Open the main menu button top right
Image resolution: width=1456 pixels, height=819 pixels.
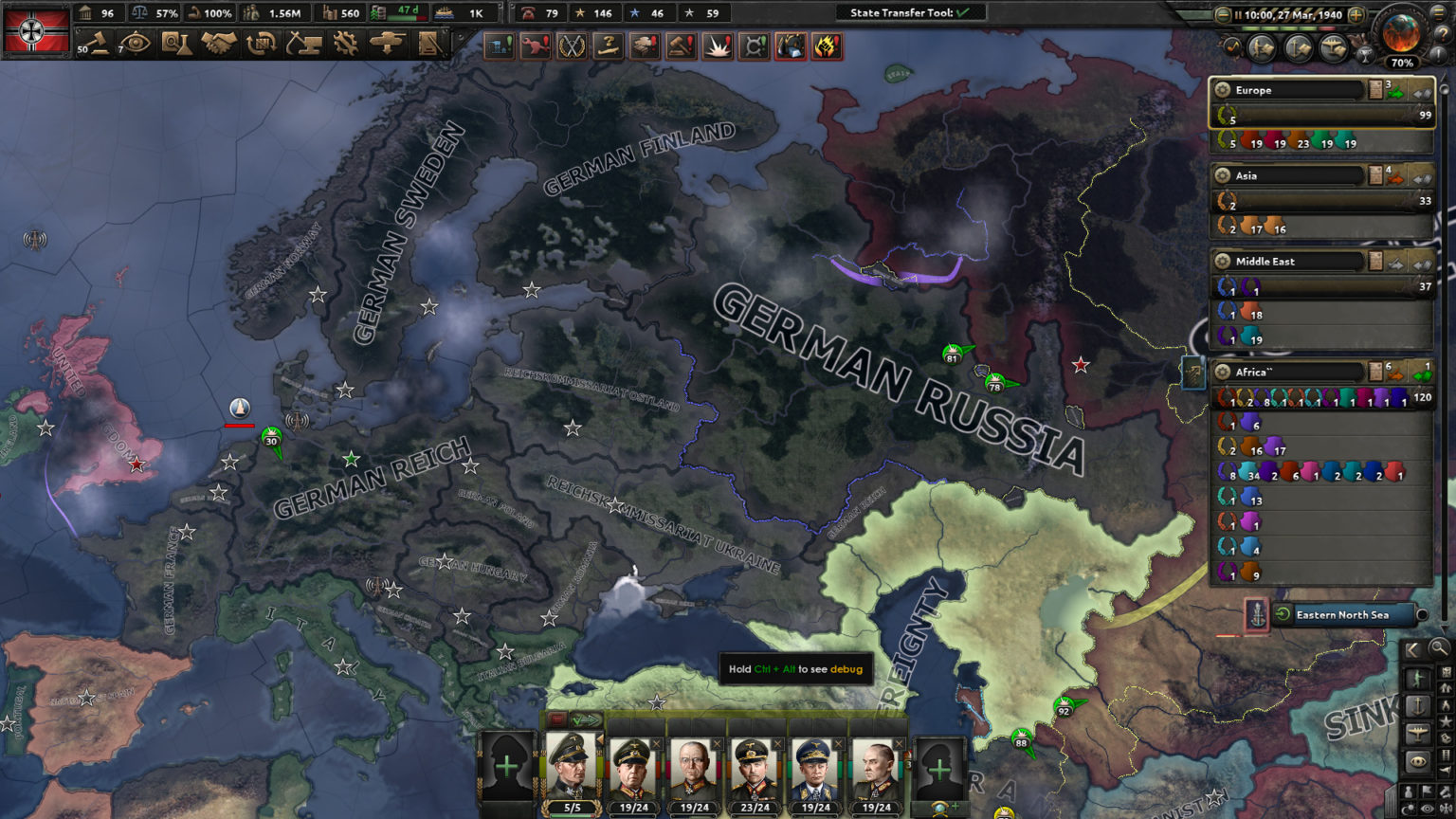[x=1440, y=13]
